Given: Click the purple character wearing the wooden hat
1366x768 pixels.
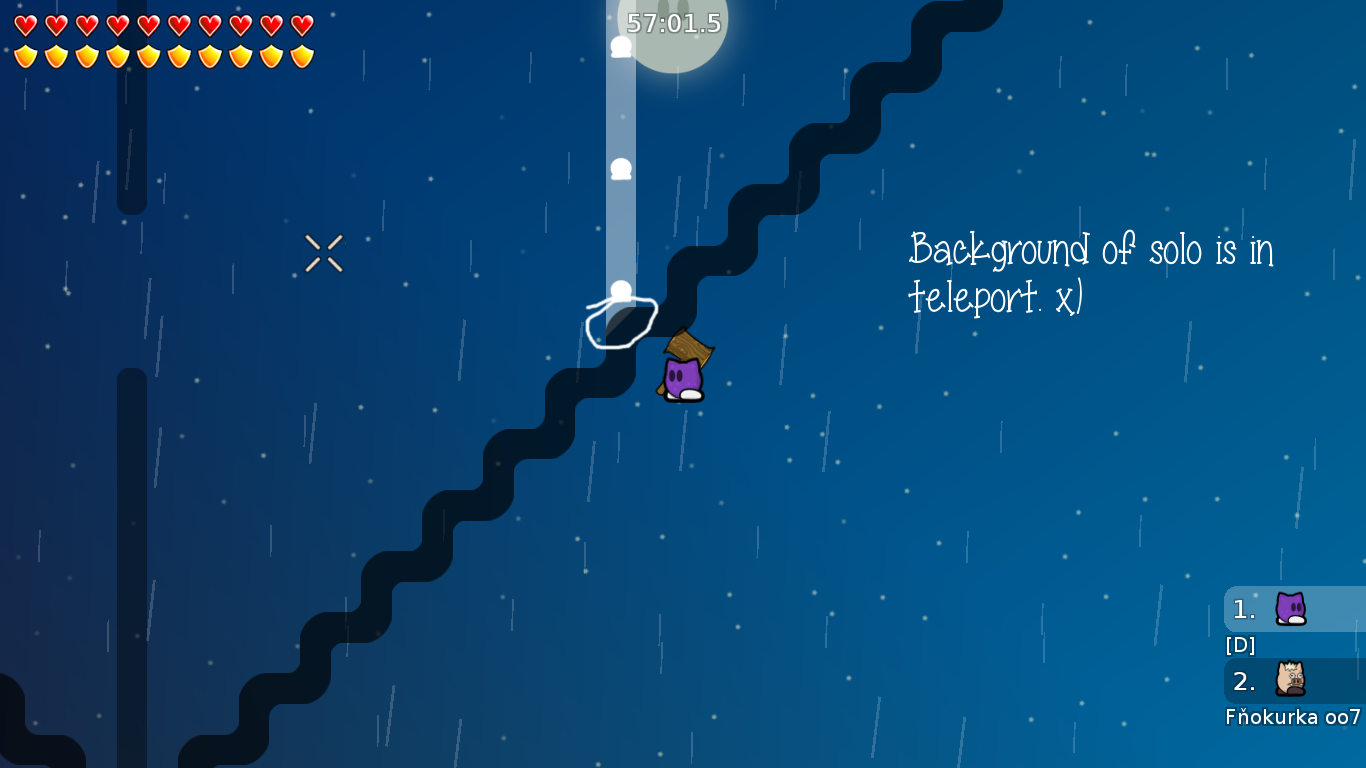Looking at the screenshot, I should 682,375.
